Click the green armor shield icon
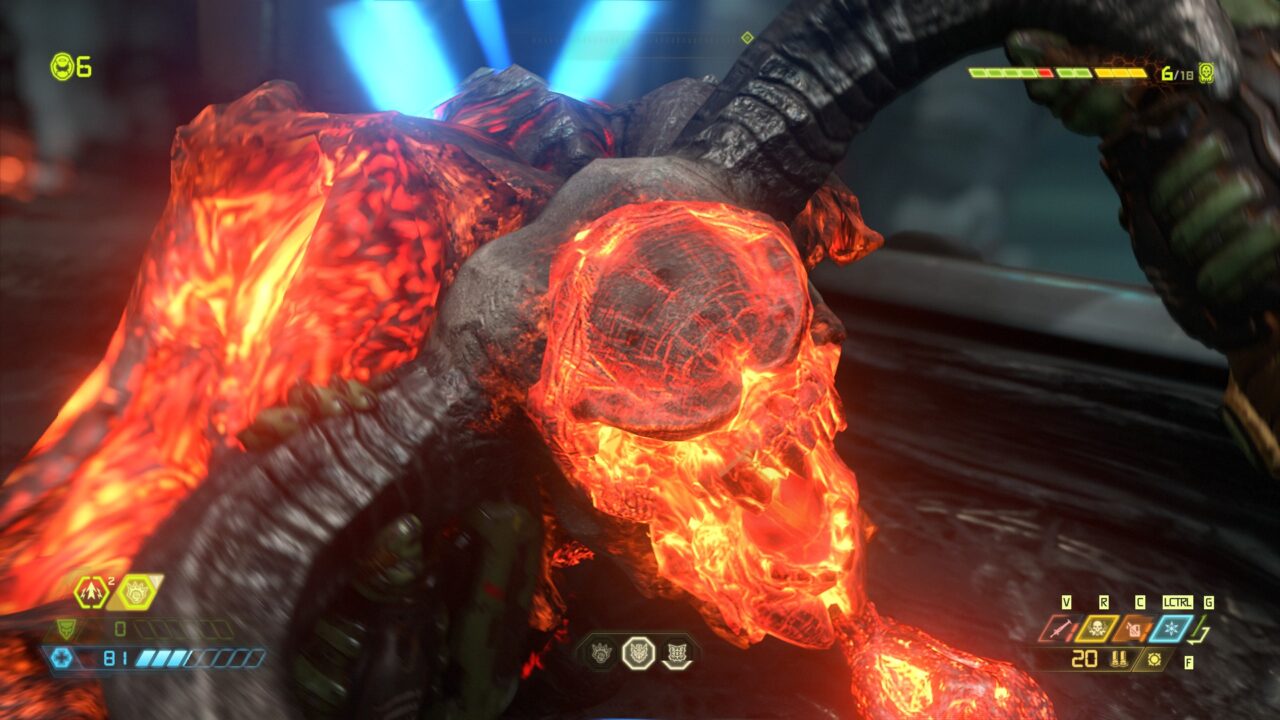 point(64,629)
